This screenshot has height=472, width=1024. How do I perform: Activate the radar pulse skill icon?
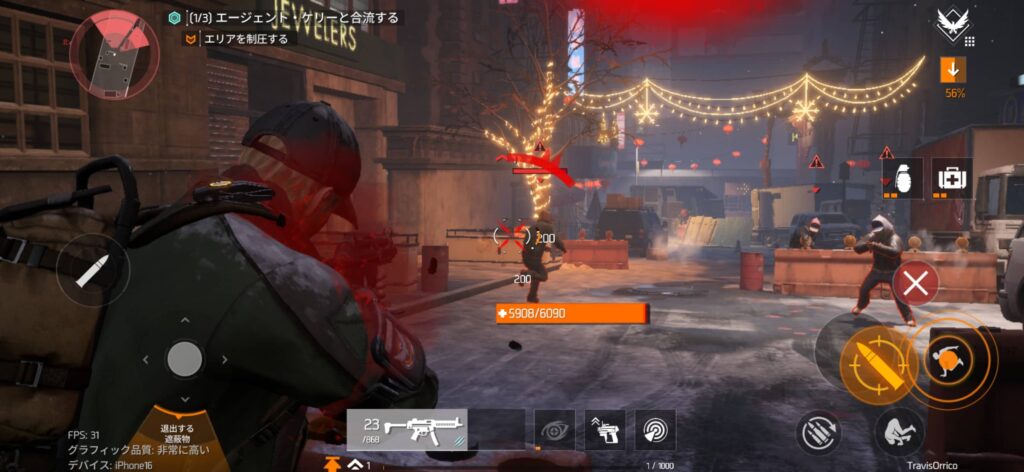(x=656, y=429)
